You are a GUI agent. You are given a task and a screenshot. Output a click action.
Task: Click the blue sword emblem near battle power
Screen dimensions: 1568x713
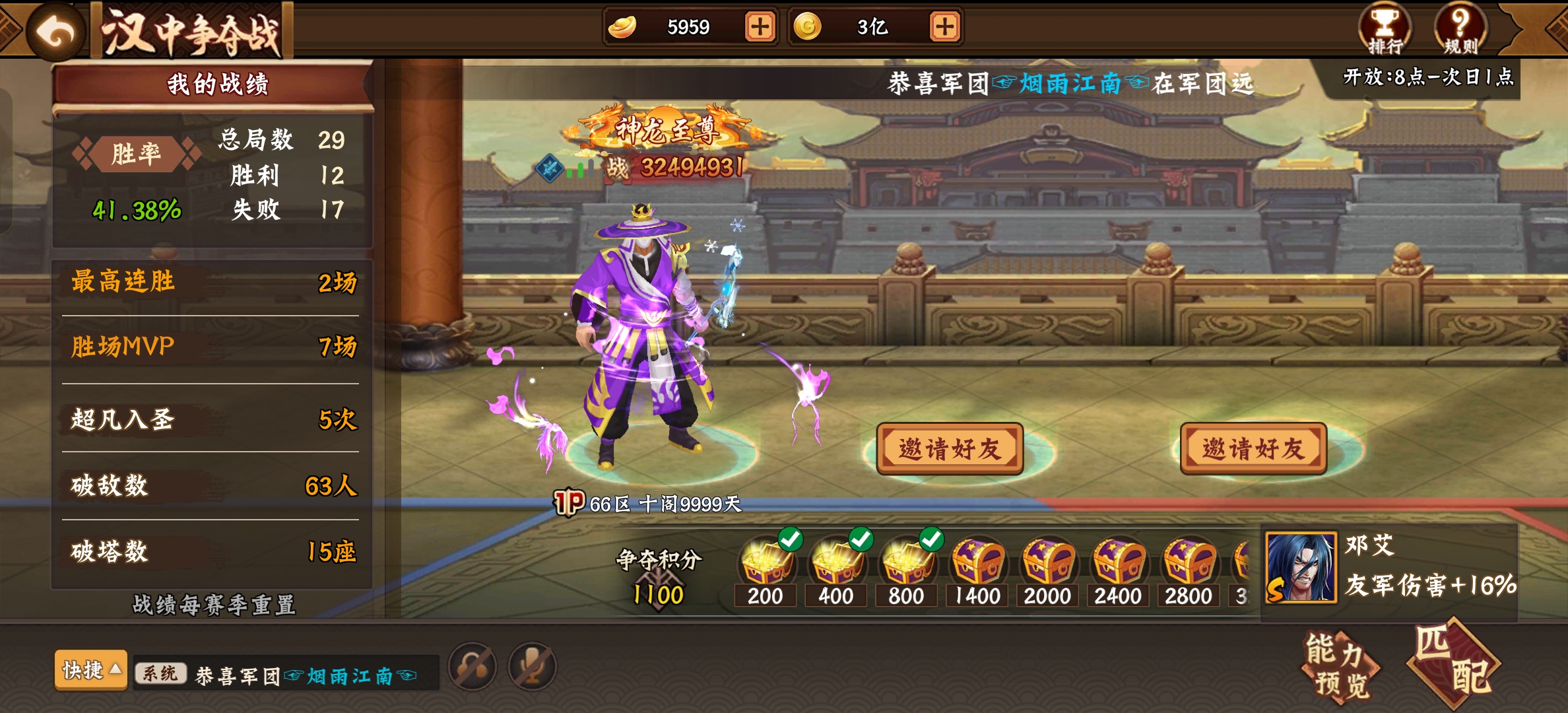548,170
